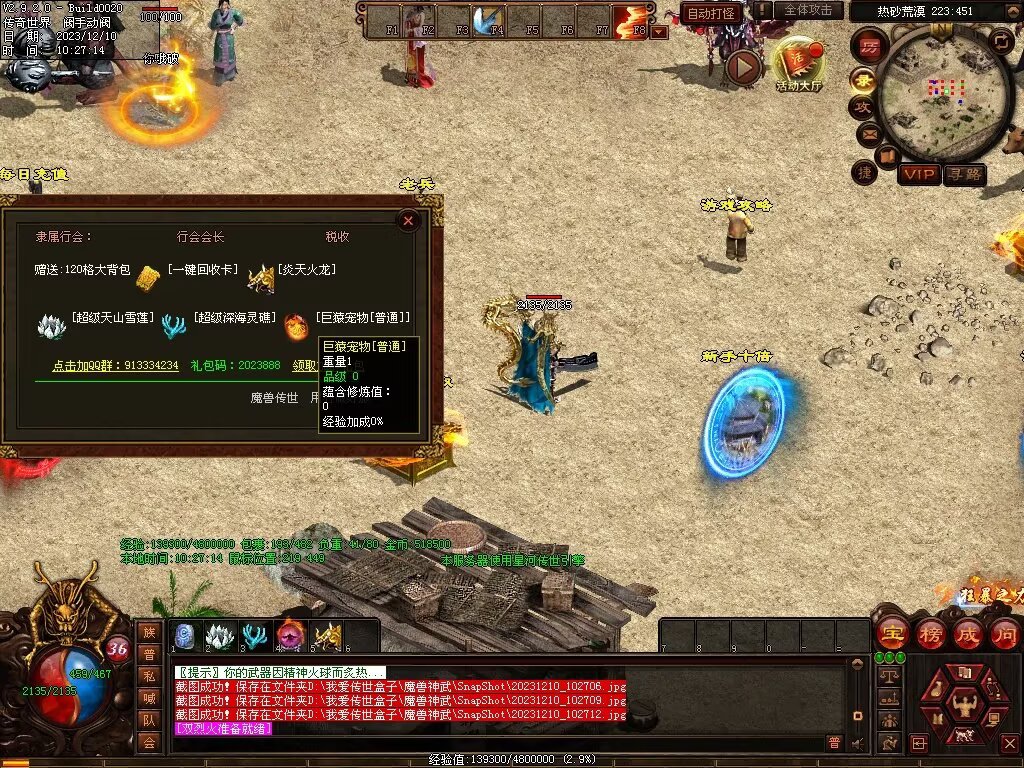Activate the 寻路 pathfinding button
The image size is (1024, 768).
pyautogui.click(x=965, y=174)
